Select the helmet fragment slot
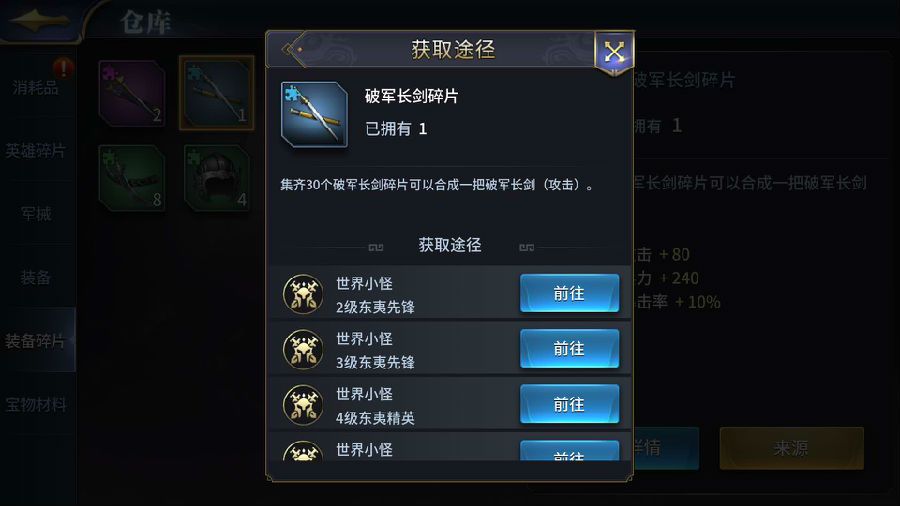The height and width of the screenshot is (506, 900). (217, 178)
